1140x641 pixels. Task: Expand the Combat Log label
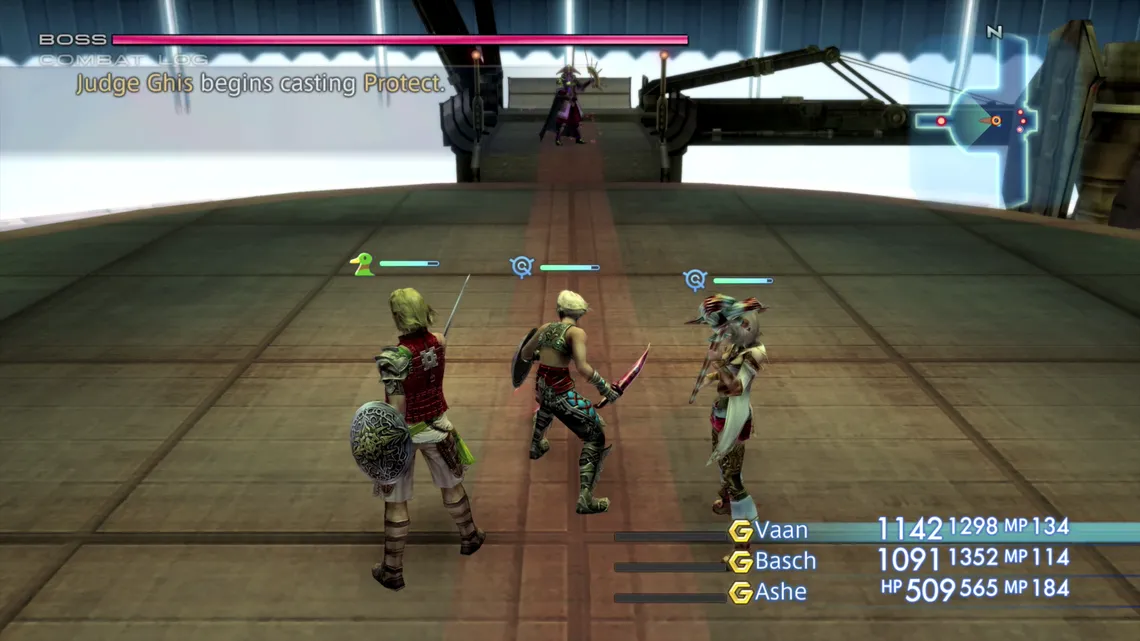[124, 60]
